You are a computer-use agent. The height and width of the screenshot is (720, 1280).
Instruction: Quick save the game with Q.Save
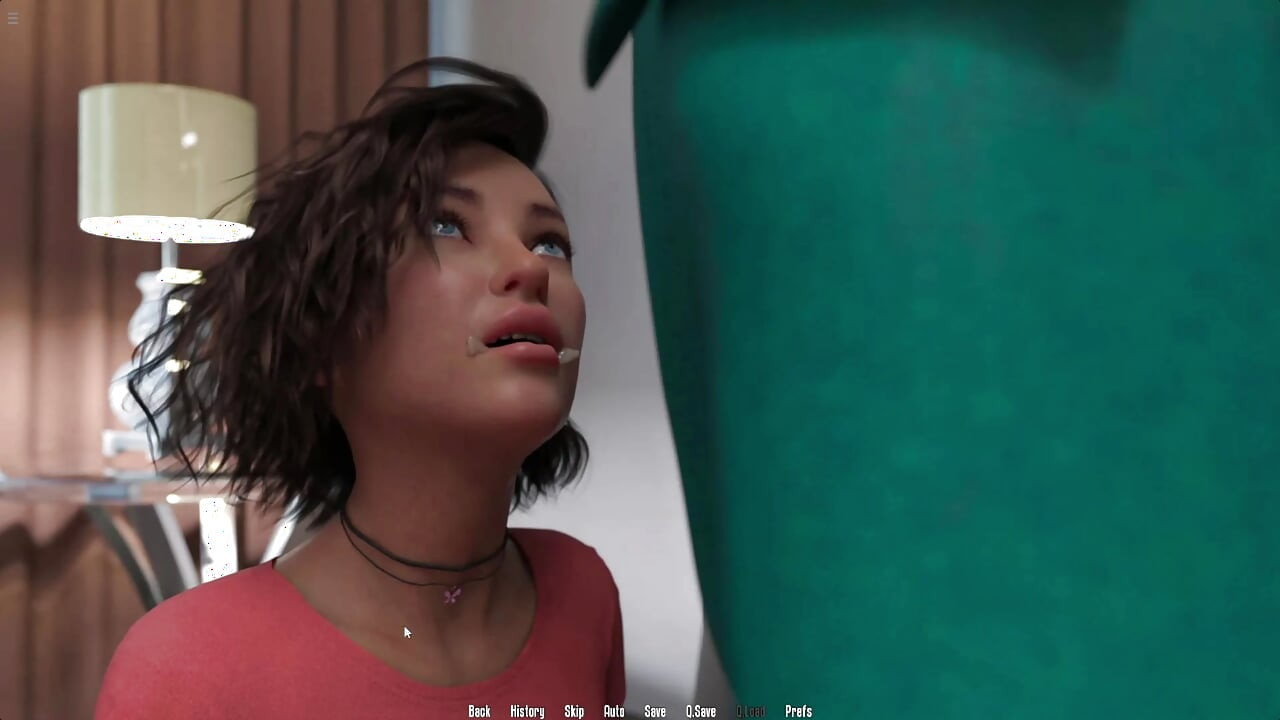pos(700,711)
